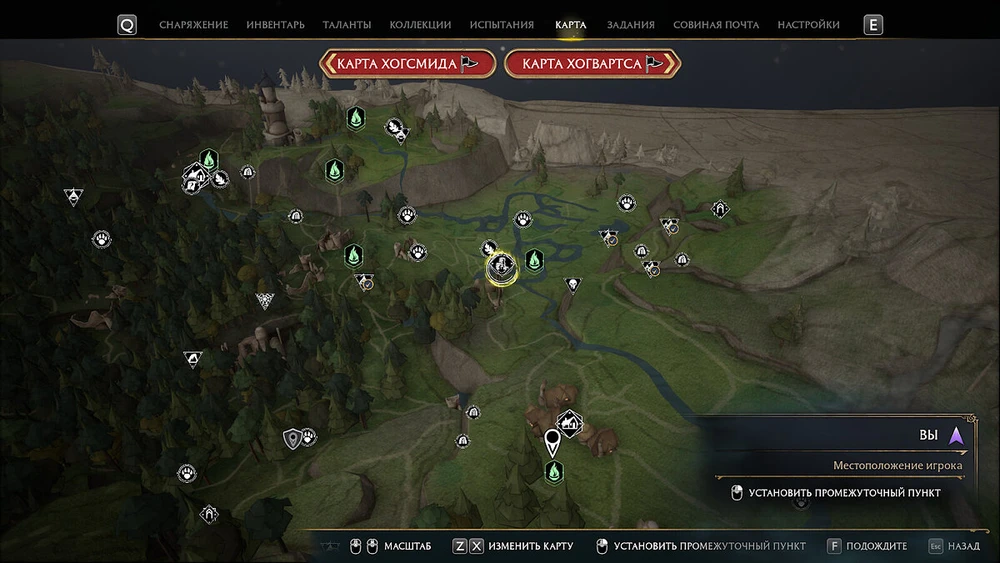This screenshot has height=563, width=1000.
Task: Select the Floo flame right of highlighted marker
Action: pos(534,260)
